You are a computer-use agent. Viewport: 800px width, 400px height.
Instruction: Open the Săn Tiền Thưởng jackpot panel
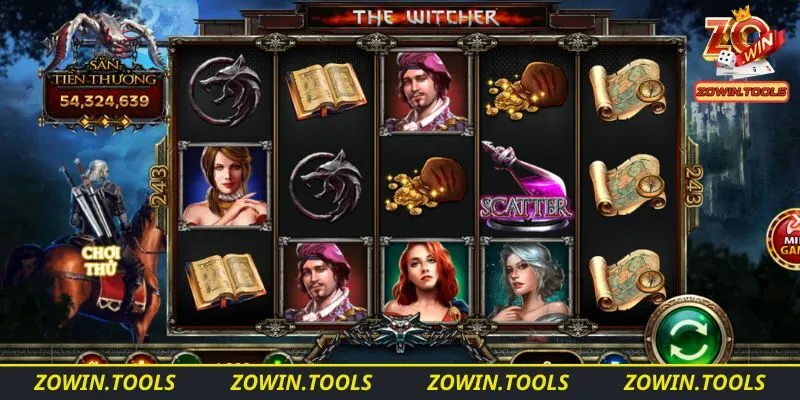pyautogui.click(x=103, y=88)
